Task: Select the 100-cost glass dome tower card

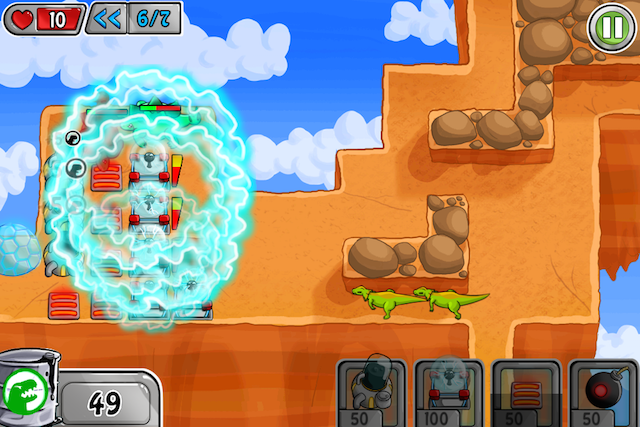Action: click(449, 392)
